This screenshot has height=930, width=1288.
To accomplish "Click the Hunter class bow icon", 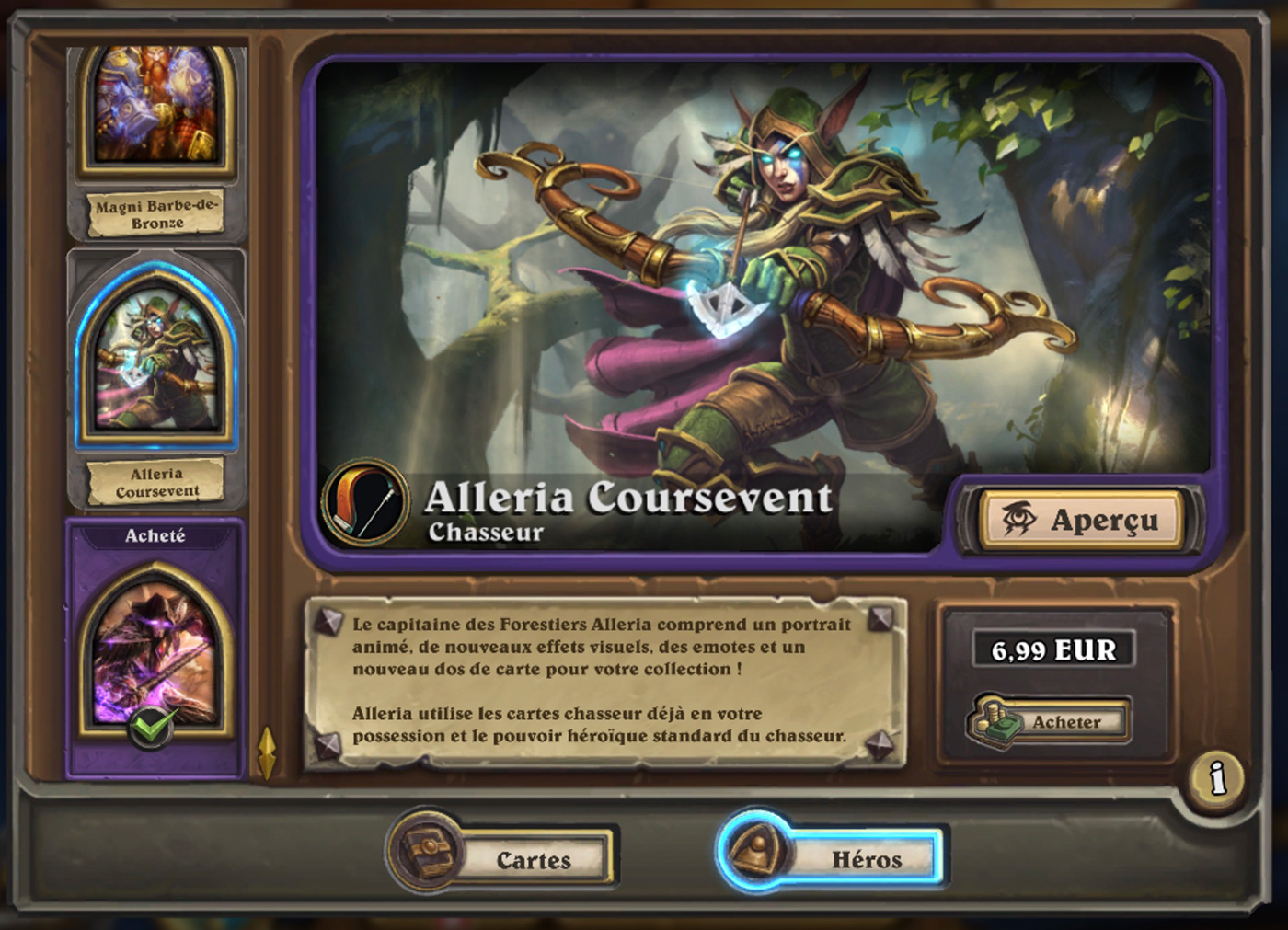I will (367, 502).
